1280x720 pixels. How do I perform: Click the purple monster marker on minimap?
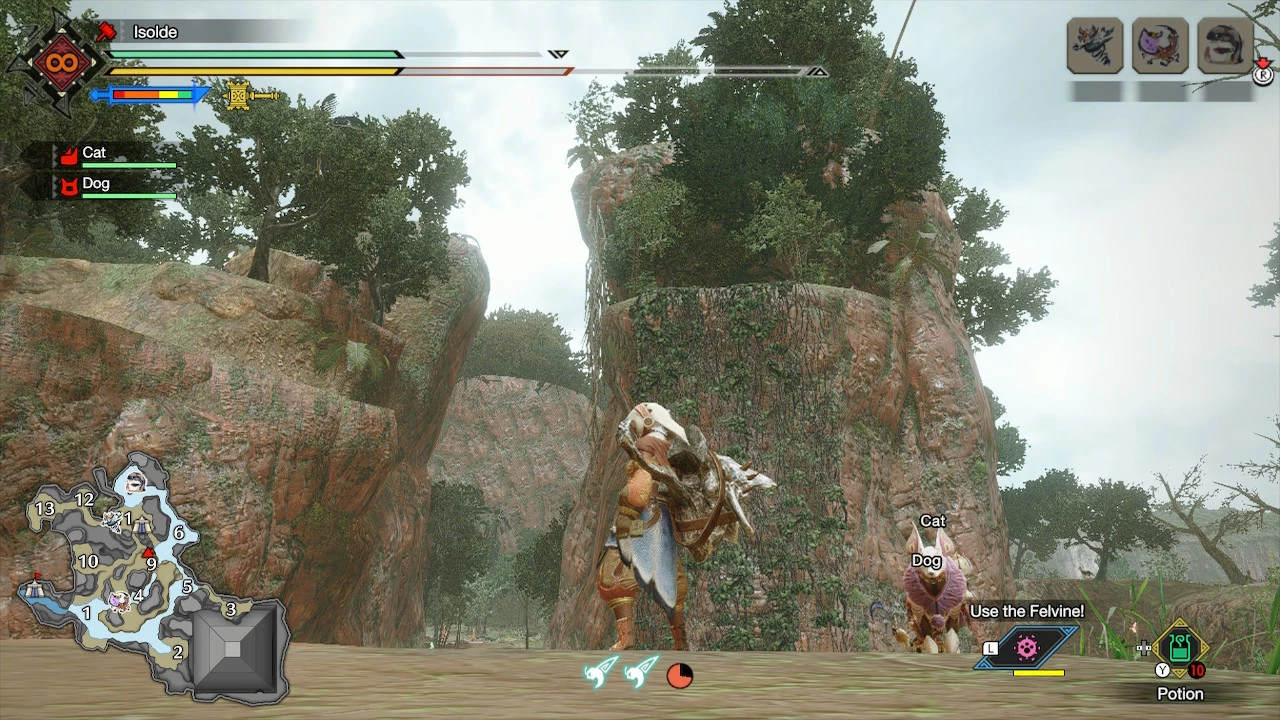tap(119, 600)
